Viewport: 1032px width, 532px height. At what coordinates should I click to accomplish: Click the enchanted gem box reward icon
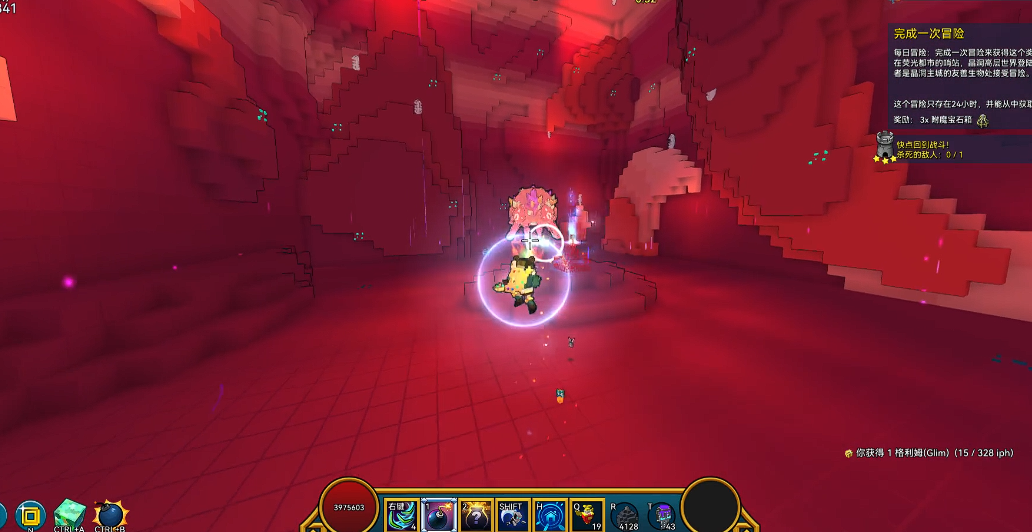[x=983, y=120]
